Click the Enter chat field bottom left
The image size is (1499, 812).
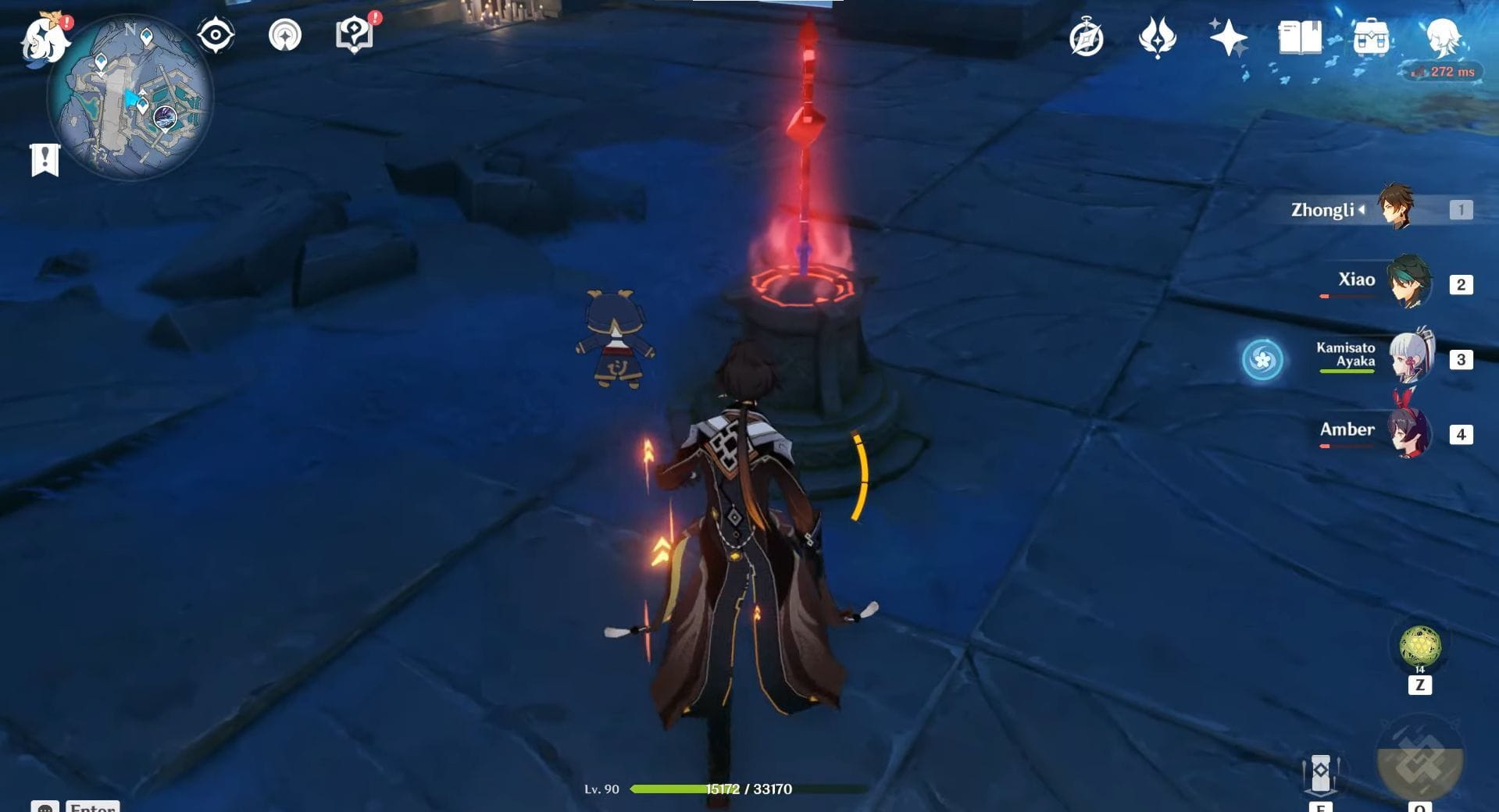tap(93, 807)
